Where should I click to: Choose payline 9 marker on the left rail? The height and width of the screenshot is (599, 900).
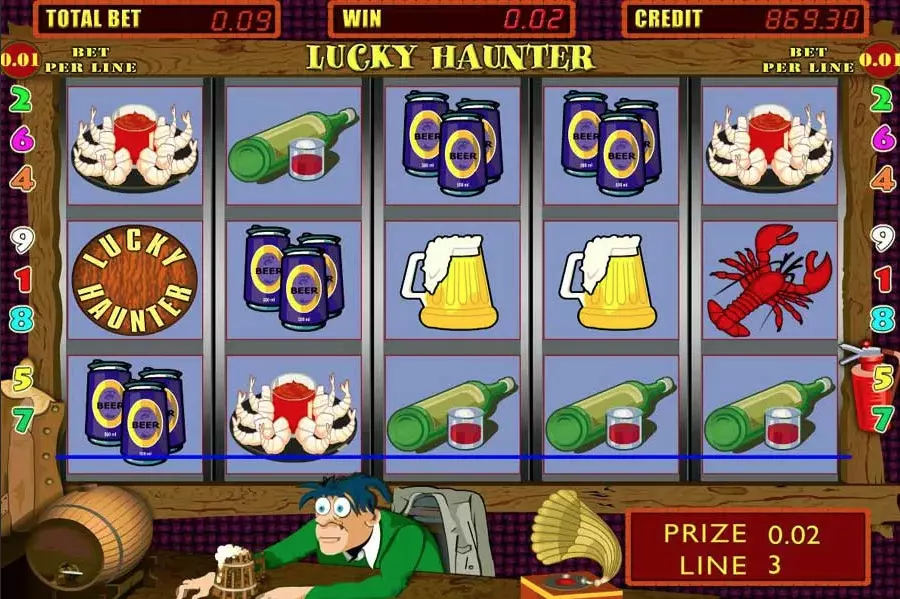pos(20,239)
